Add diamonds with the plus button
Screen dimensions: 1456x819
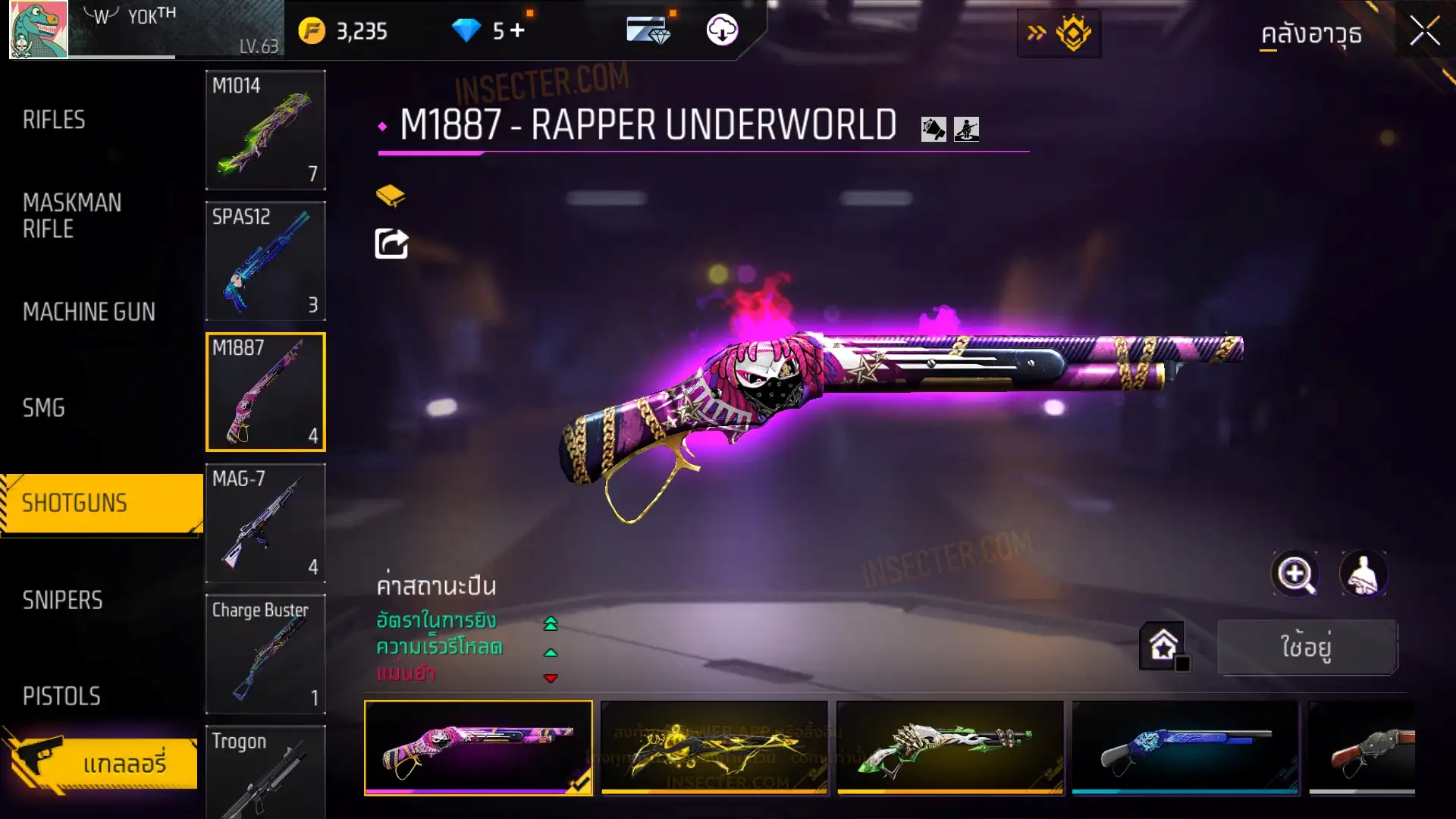click(517, 30)
